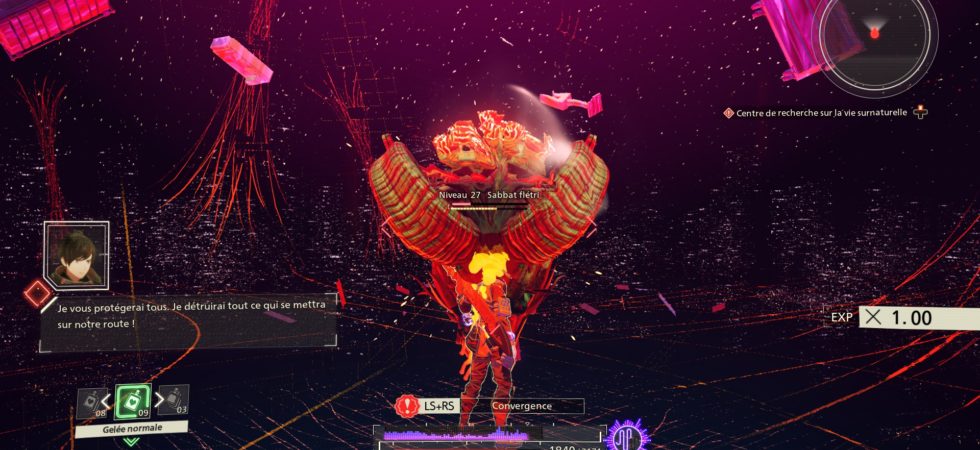
Task: Cycle items with the left arrow
Action: click(109, 402)
